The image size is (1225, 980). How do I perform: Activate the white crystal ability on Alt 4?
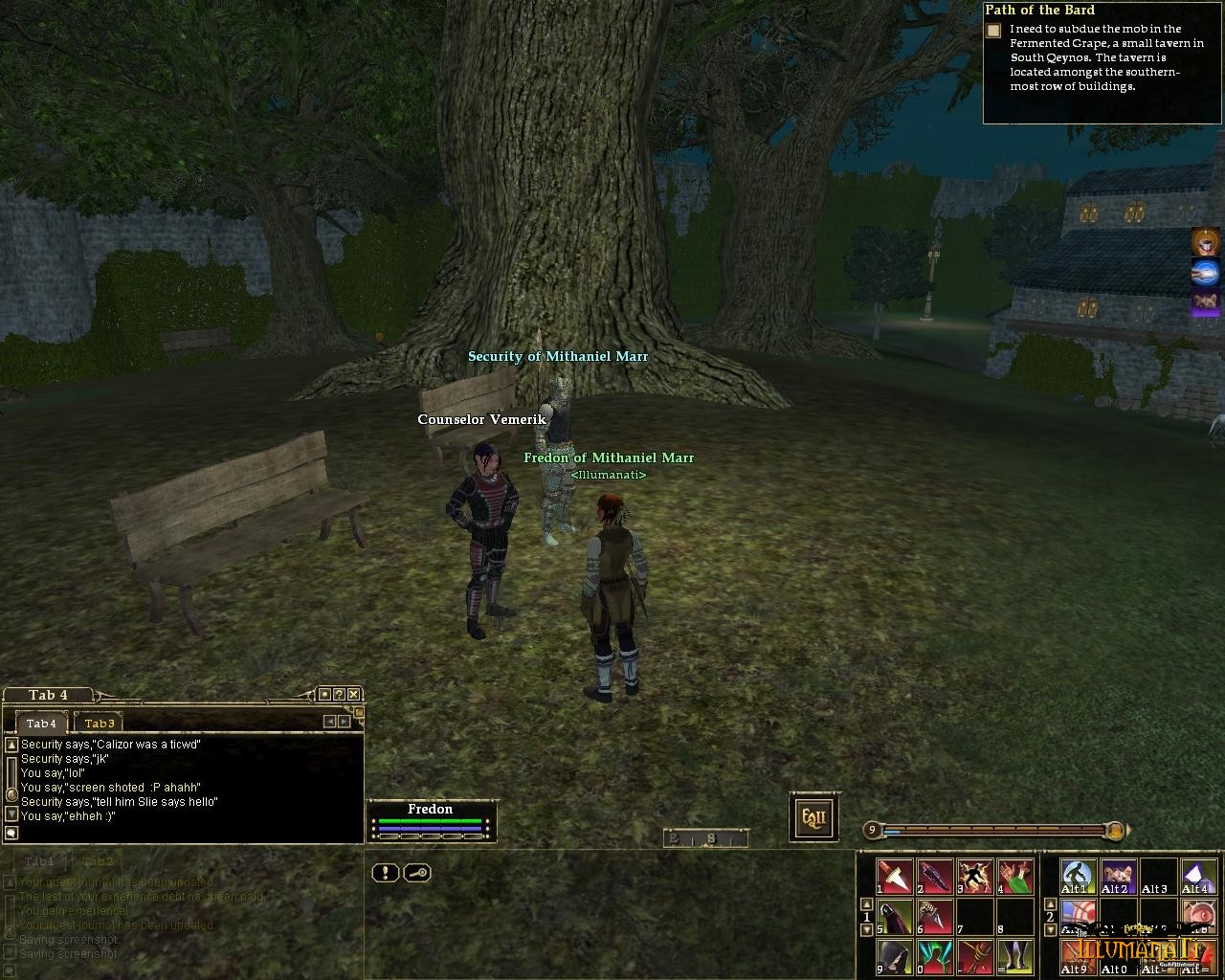click(x=1196, y=876)
